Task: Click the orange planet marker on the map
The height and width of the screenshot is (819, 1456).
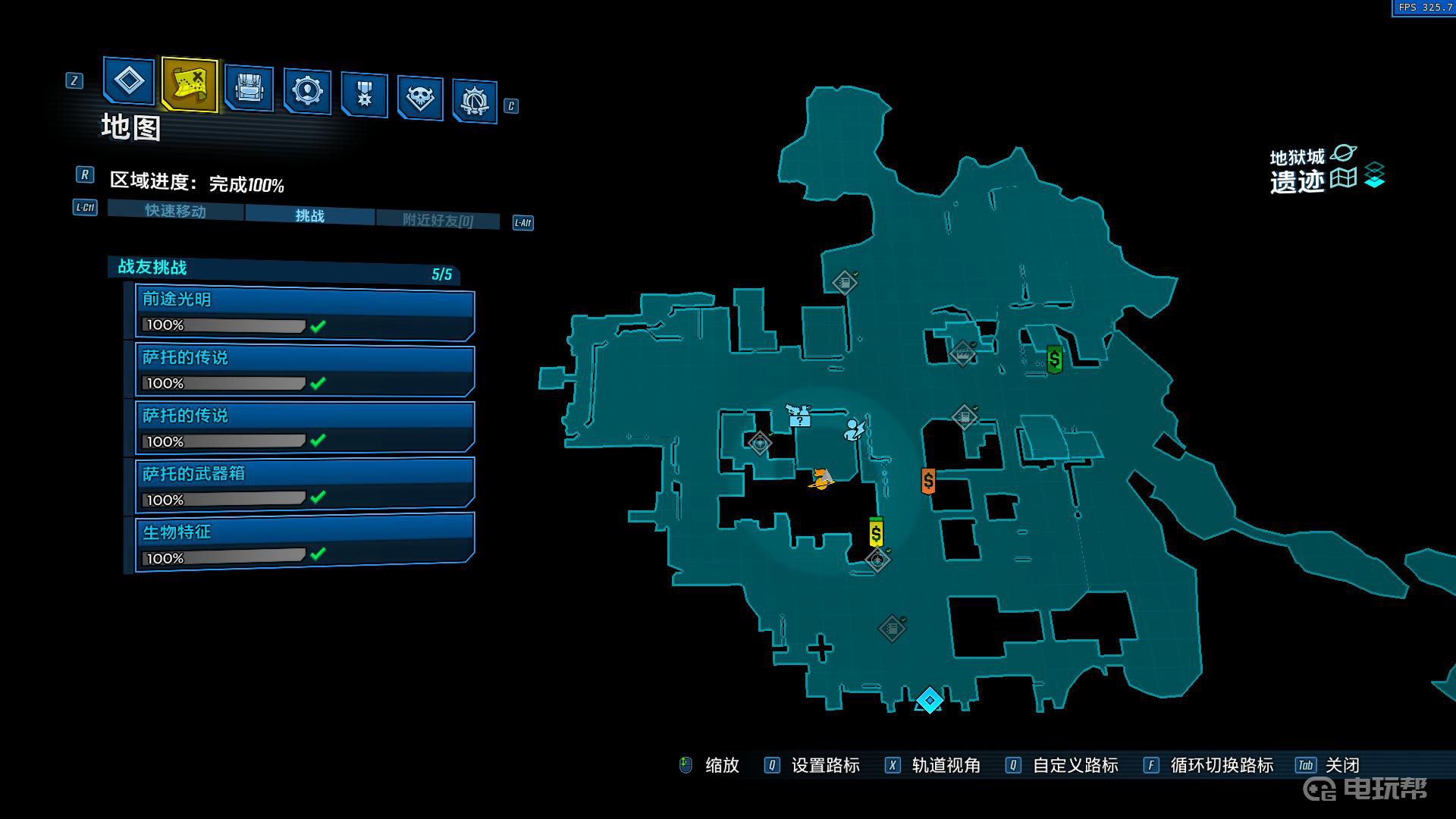Action: [821, 479]
